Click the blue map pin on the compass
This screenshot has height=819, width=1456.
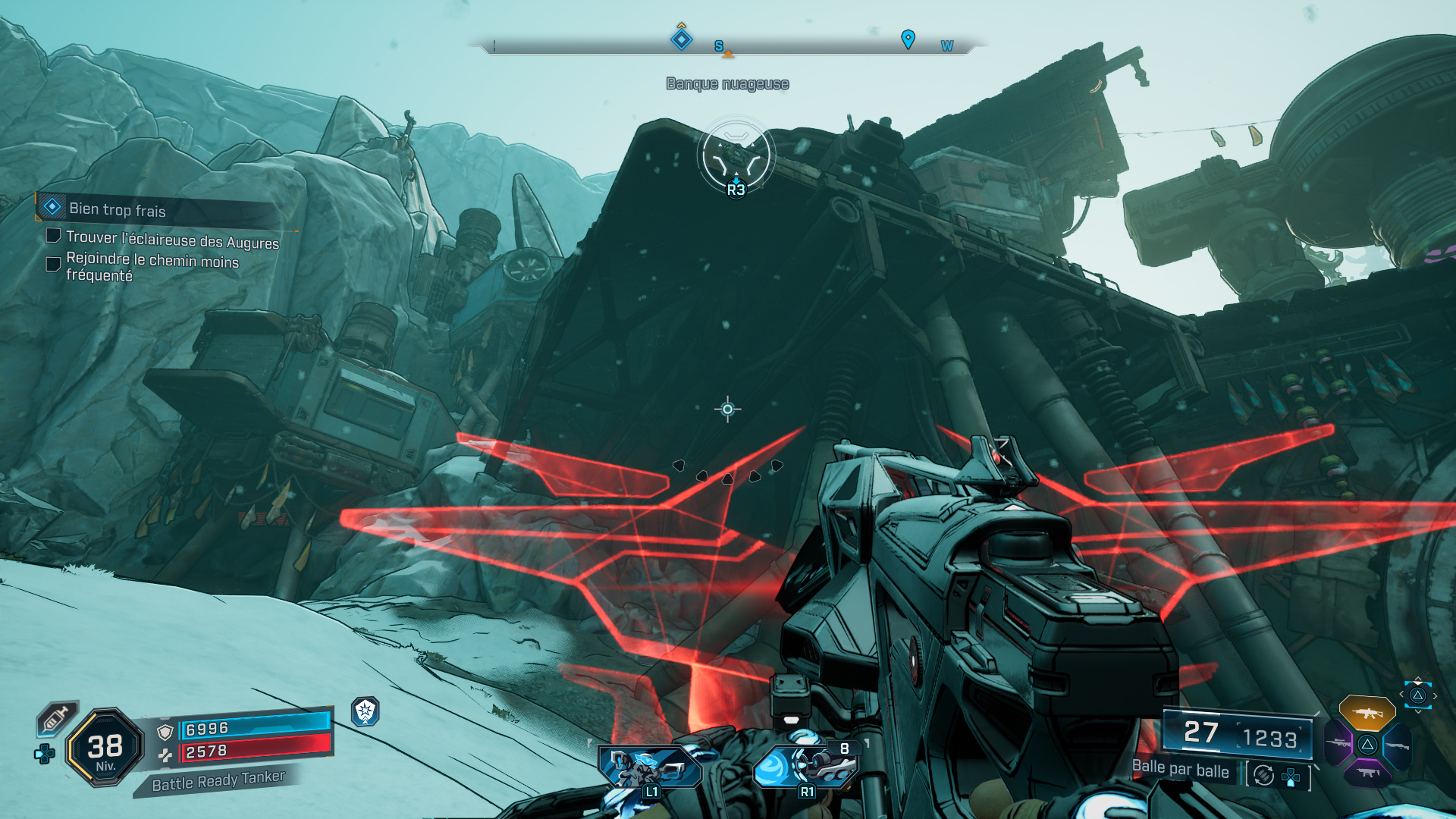tap(908, 39)
